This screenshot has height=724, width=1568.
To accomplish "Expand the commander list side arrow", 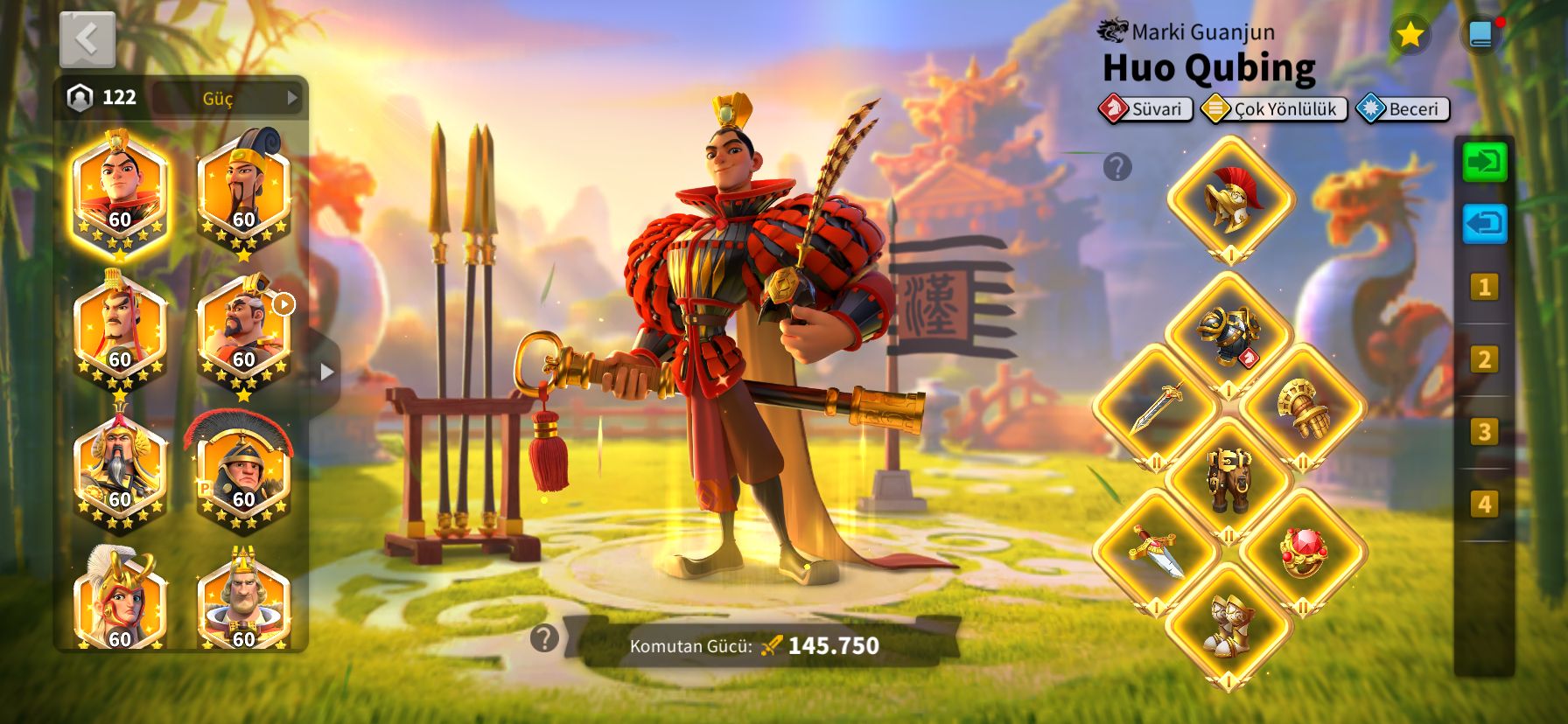I will (326, 372).
